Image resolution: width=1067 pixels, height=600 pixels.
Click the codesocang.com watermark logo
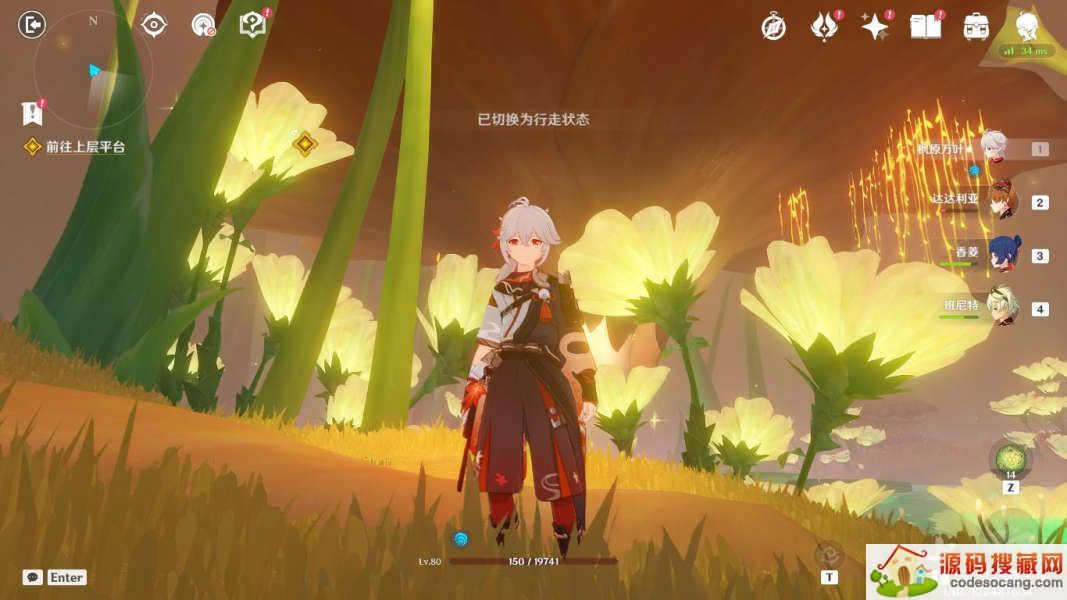(964, 571)
